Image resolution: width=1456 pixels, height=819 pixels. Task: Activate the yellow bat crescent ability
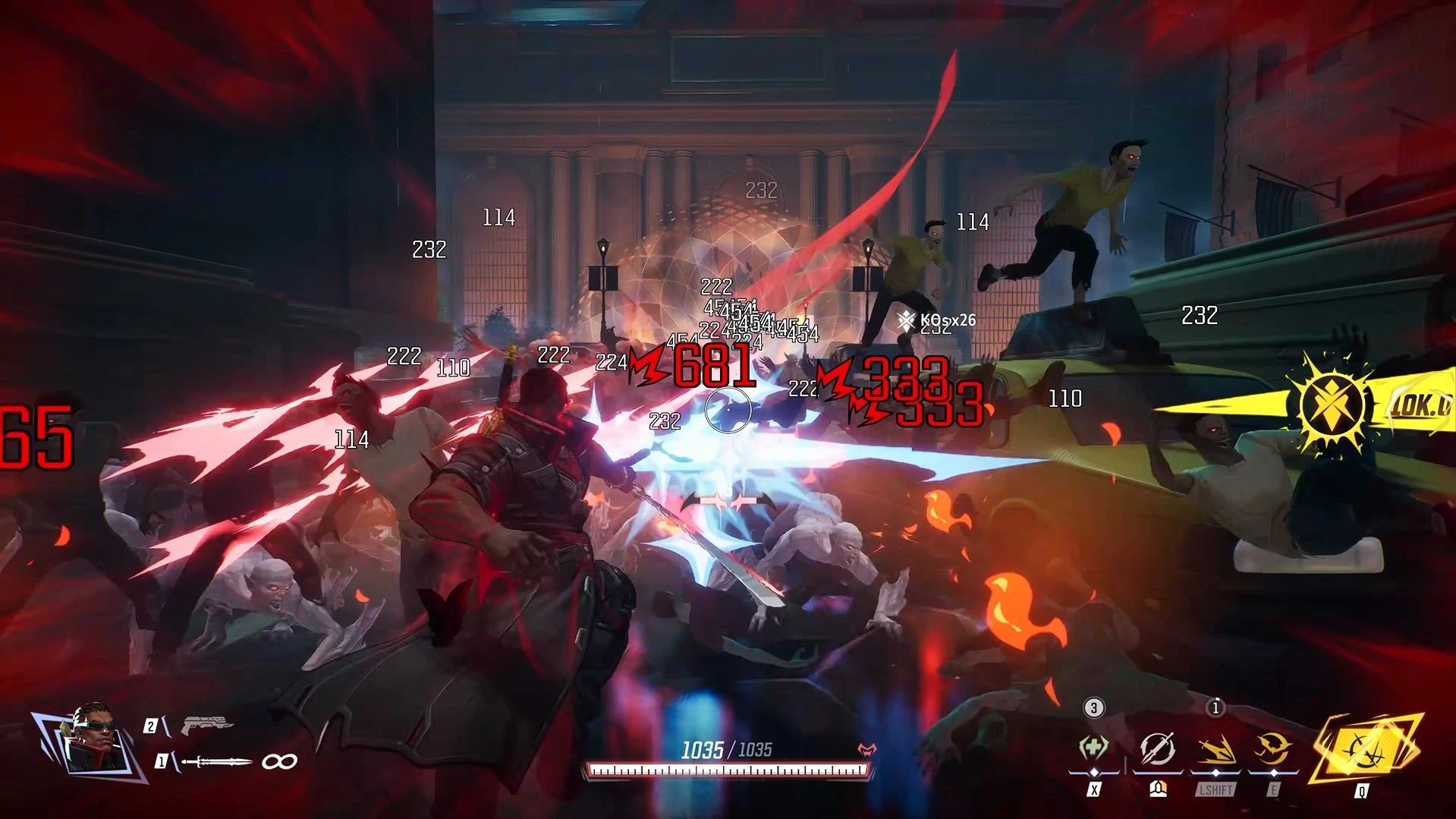click(1273, 749)
